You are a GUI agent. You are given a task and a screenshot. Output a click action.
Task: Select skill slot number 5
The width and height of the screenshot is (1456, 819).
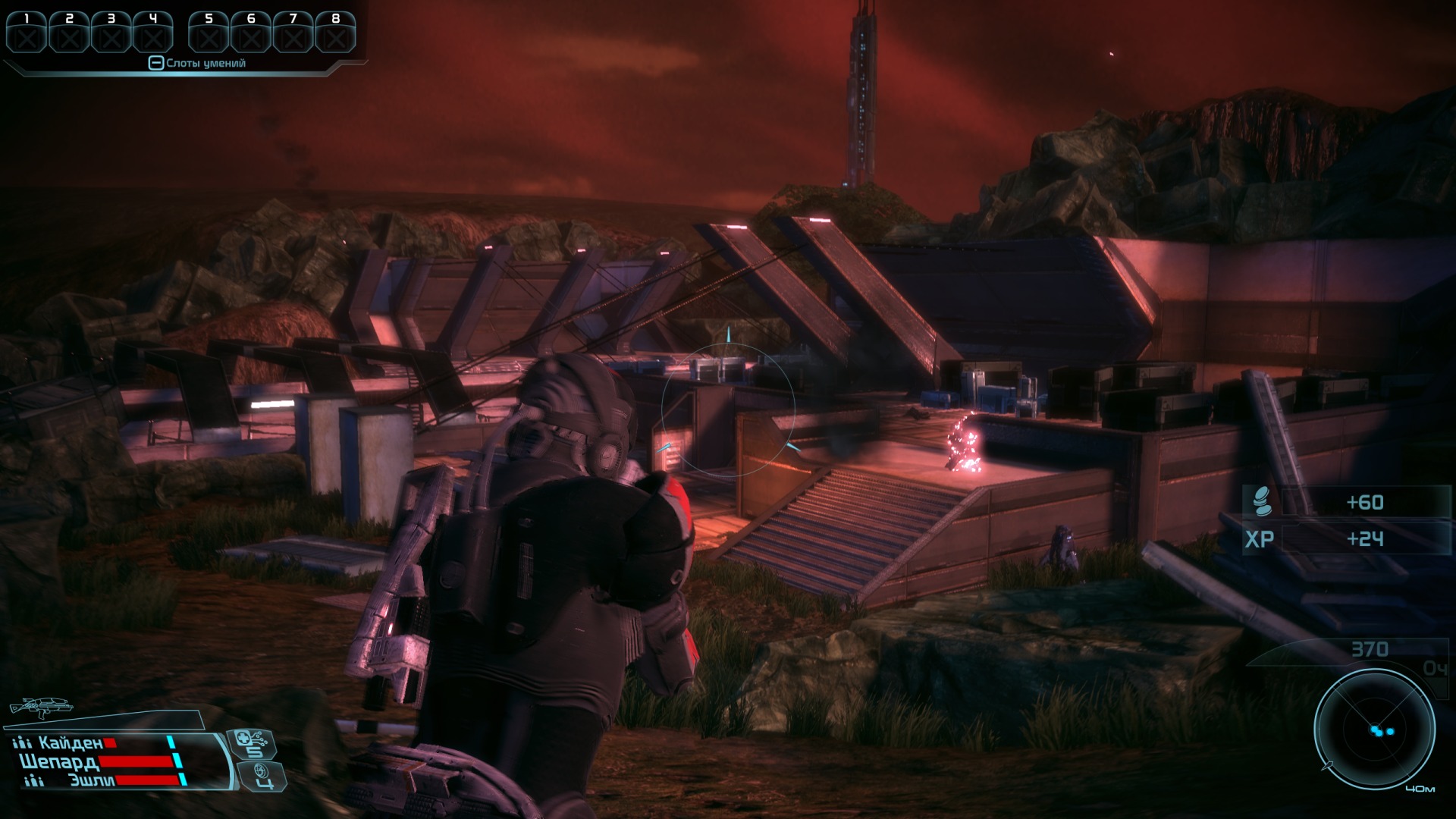point(209,32)
